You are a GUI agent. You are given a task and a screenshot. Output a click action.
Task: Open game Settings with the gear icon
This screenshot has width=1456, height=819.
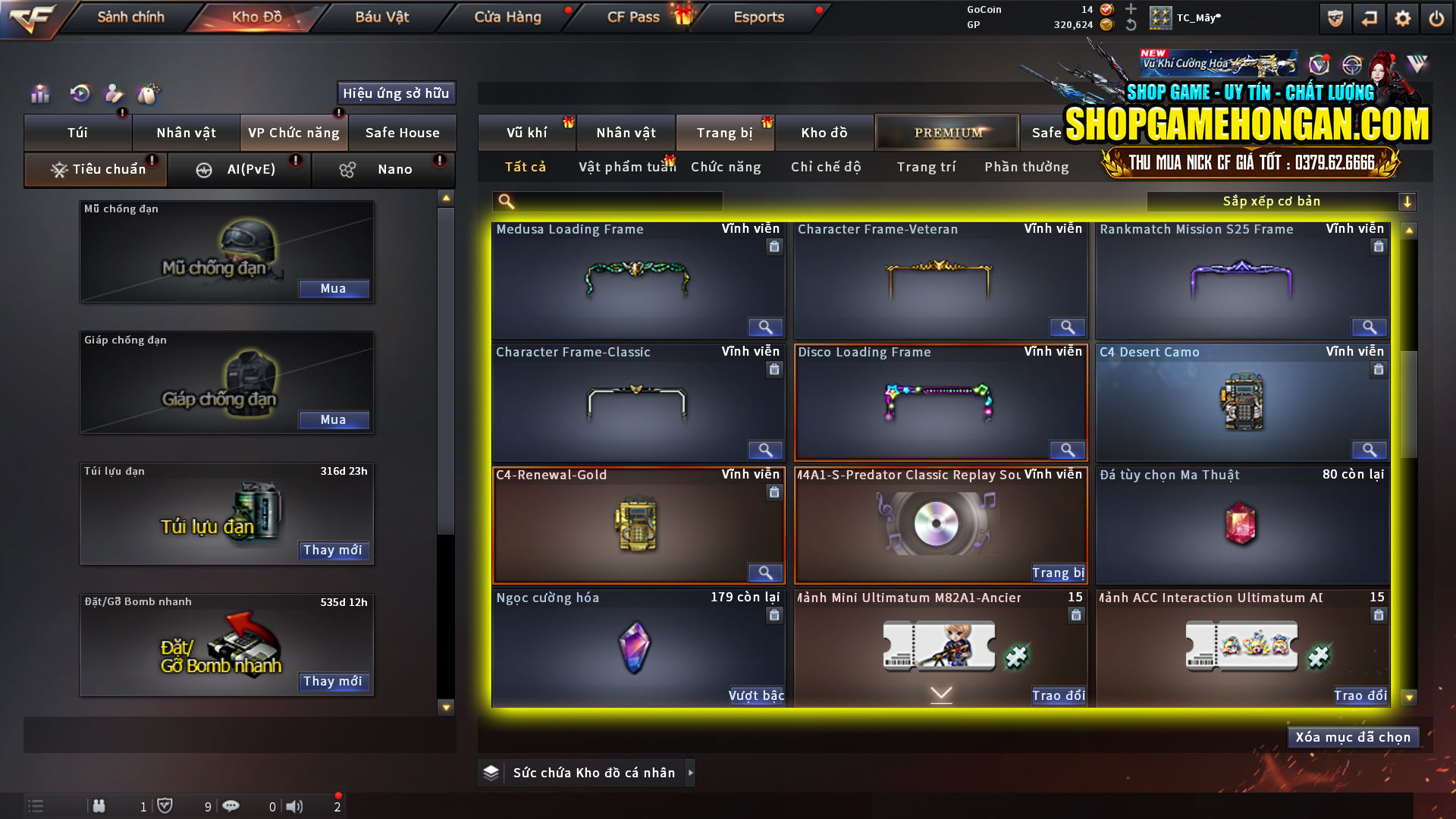(1404, 17)
